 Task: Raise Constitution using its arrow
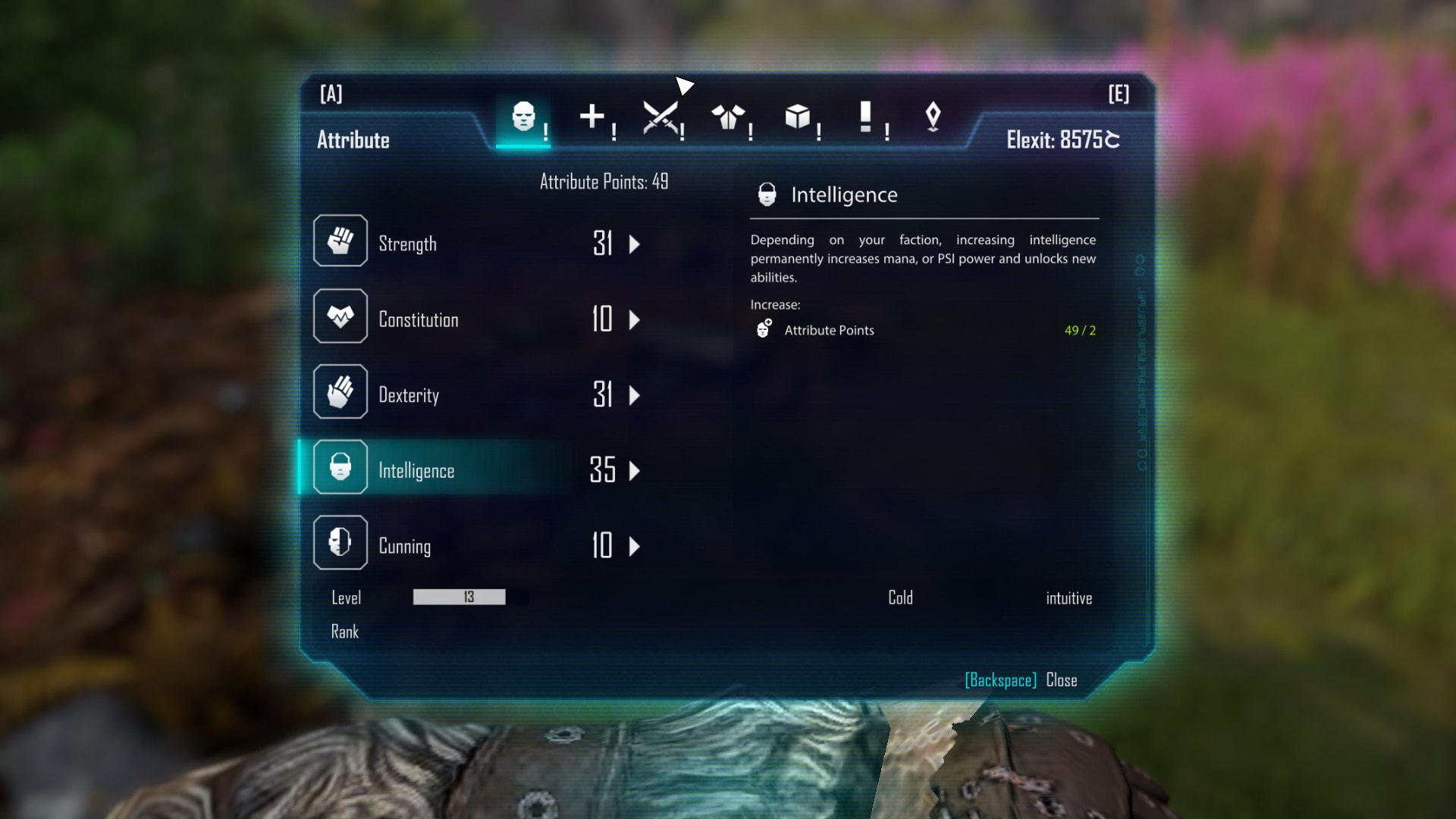point(635,319)
